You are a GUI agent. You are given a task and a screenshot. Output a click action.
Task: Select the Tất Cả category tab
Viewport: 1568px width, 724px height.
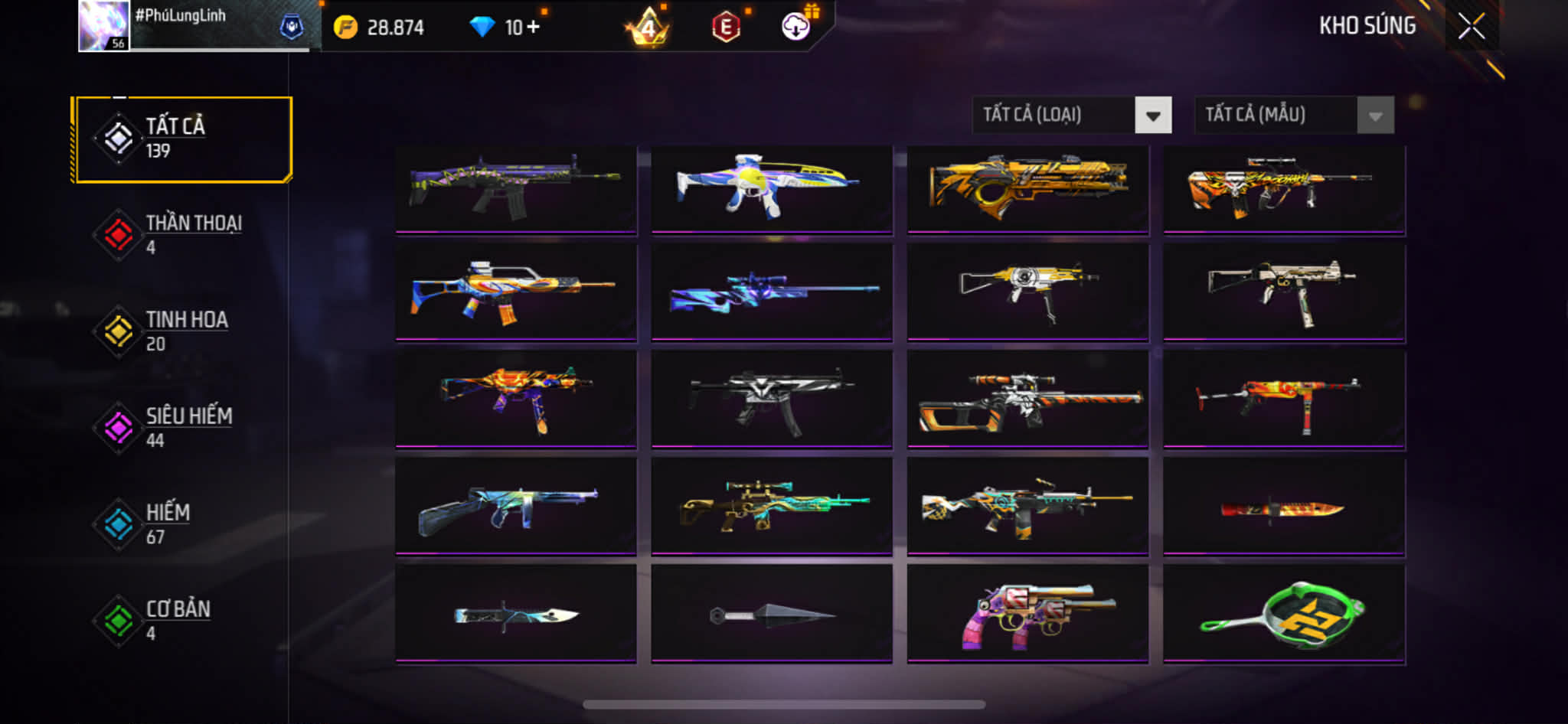(182, 139)
